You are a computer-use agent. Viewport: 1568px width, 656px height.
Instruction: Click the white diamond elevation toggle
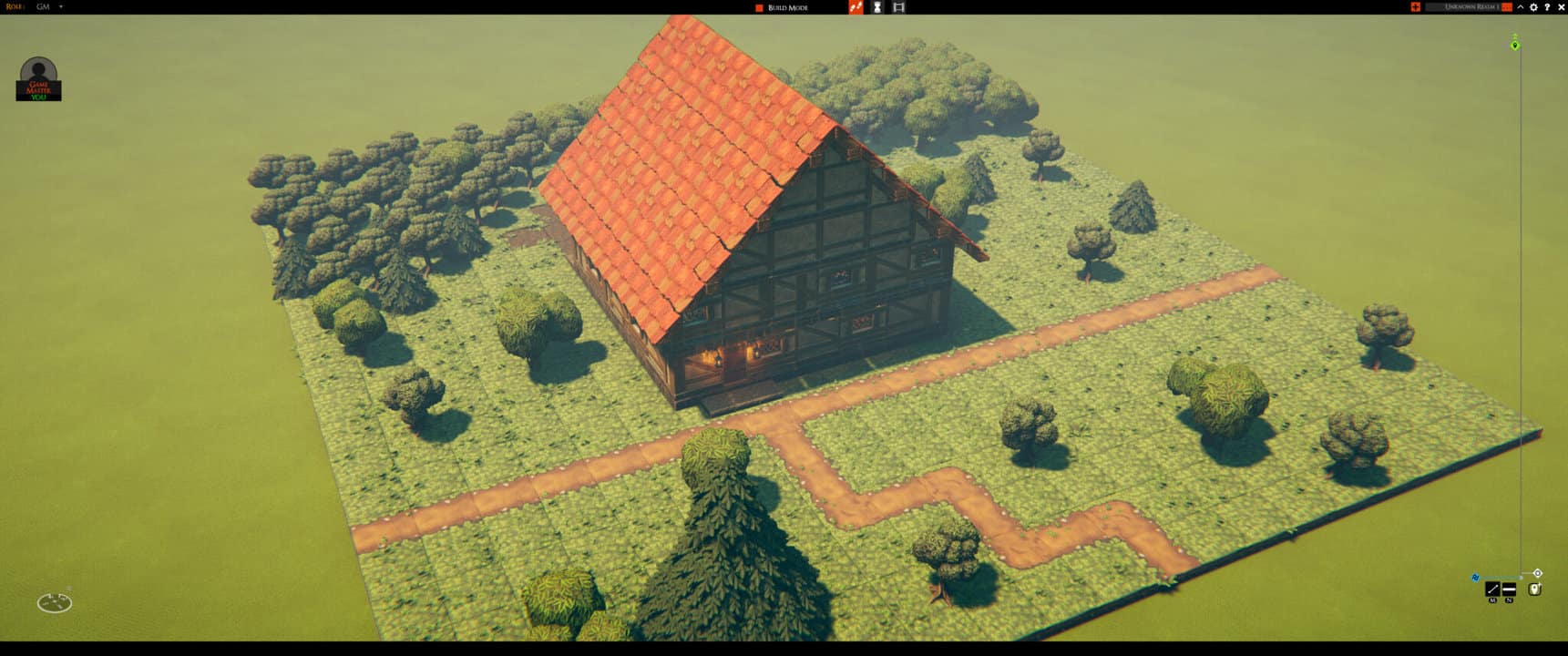pos(1538,572)
